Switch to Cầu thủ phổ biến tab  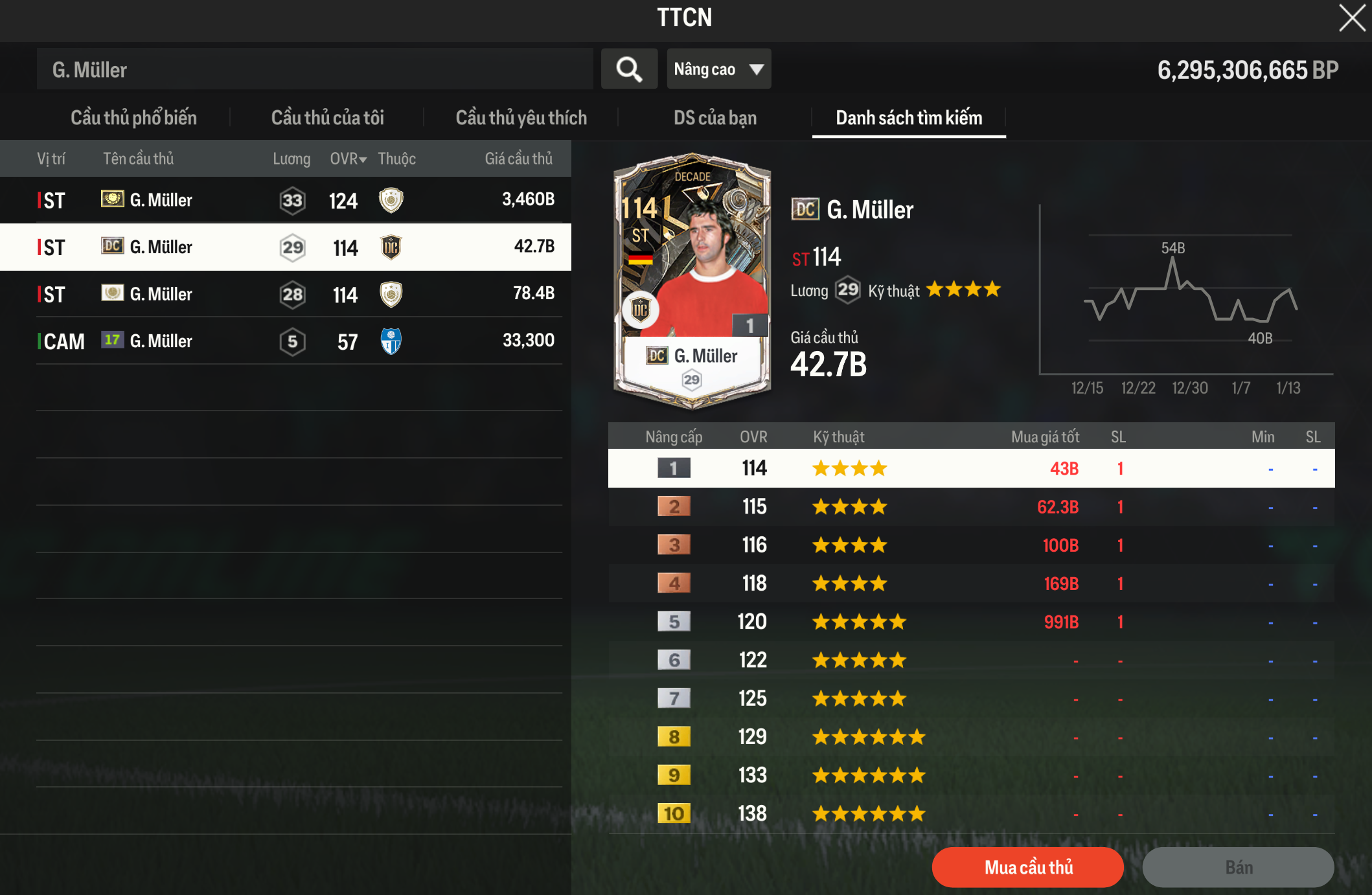pyautogui.click(x=133, y=118)
